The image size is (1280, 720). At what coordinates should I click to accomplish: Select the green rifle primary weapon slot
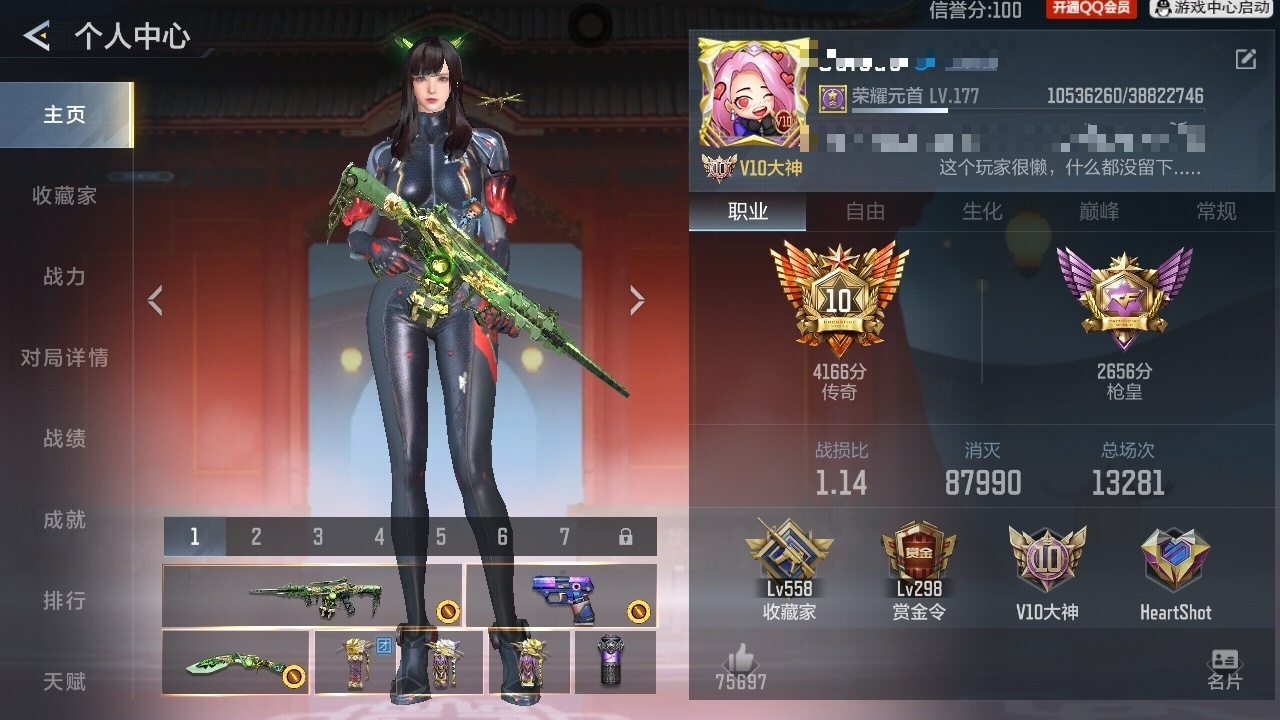(312, 596)
